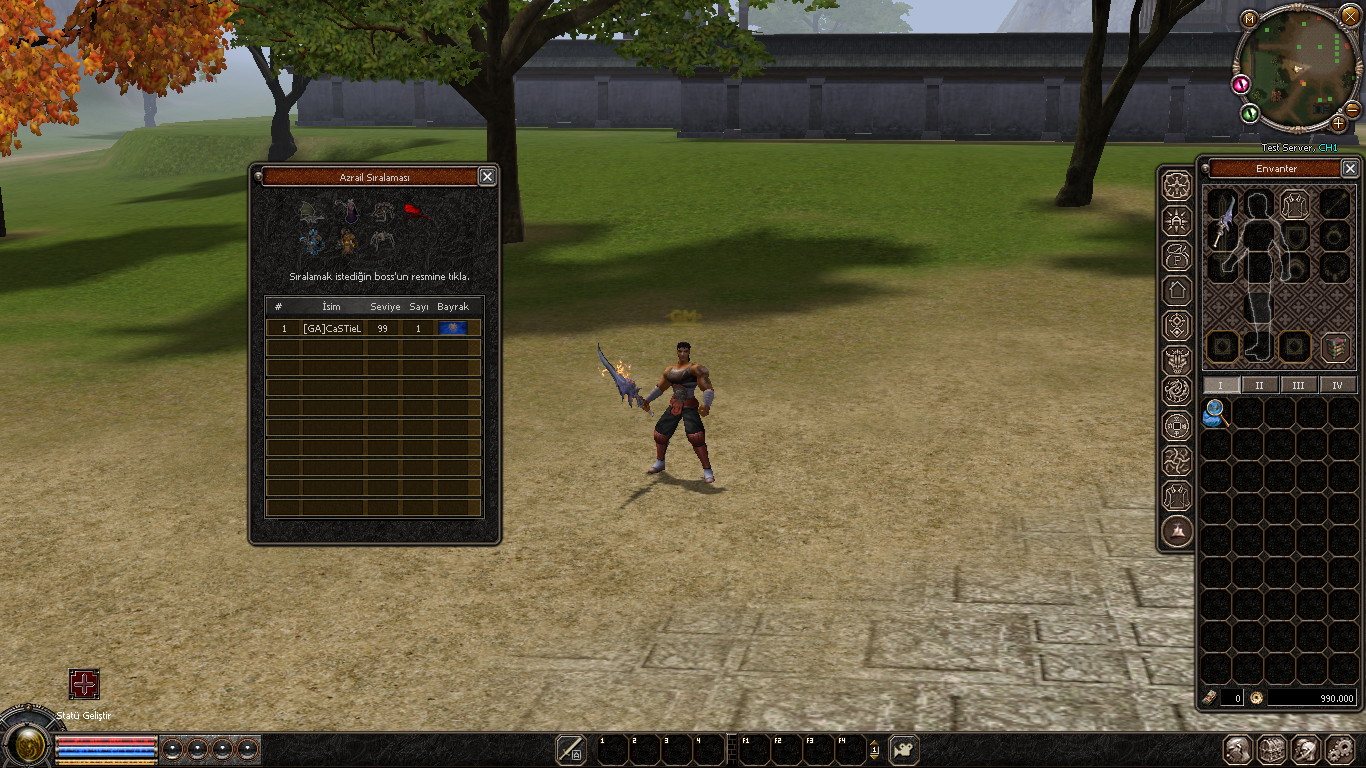This screenshot has width=1366, height=768.
Task: Click the camera icon on the hotbar
Action: click(x=904, y=749)
